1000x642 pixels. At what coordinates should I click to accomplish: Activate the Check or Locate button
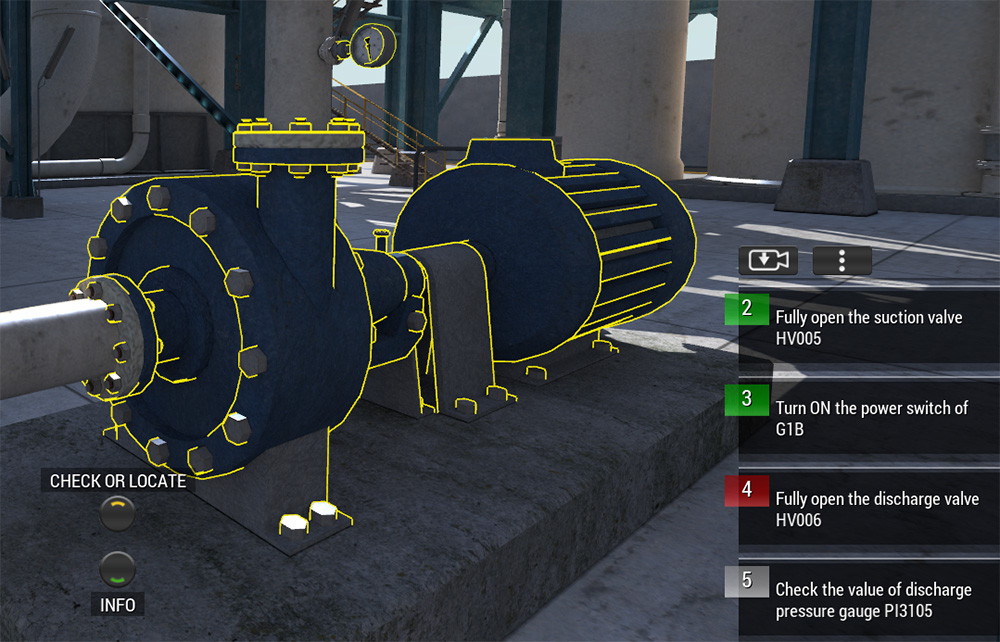tap(118, 512)
